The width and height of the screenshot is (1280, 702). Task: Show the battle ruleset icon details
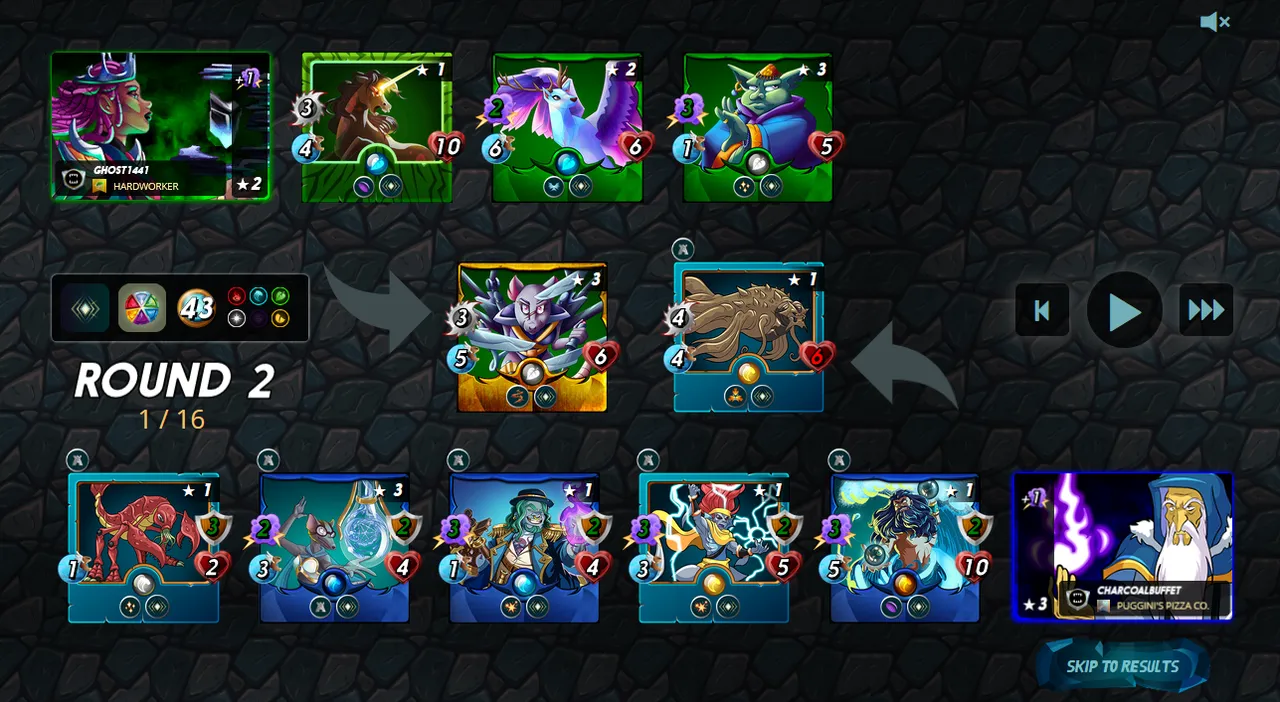coord(86,308)
